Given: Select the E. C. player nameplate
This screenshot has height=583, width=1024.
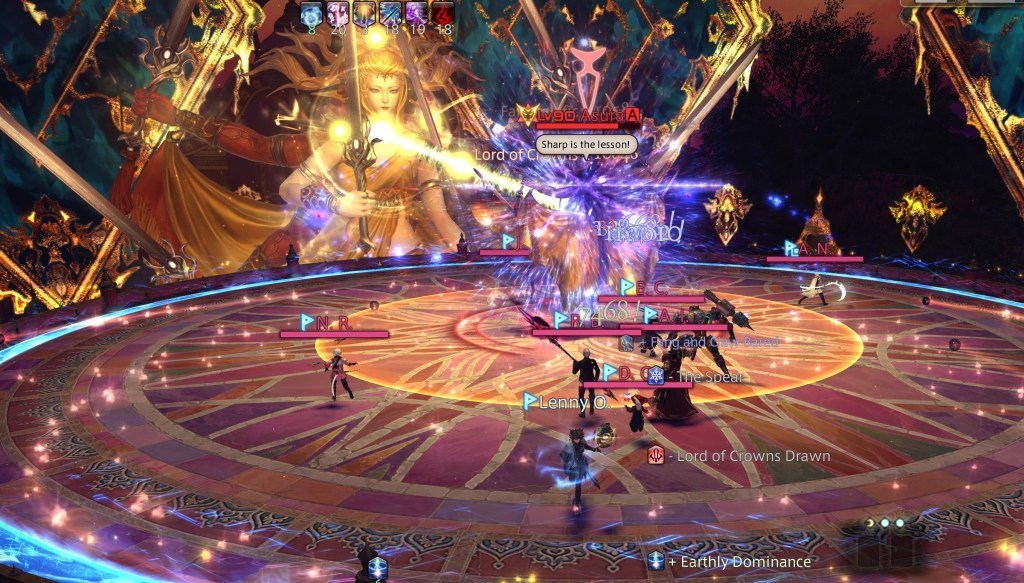Looking at the screenshot, I should click(x=650, y=288).
